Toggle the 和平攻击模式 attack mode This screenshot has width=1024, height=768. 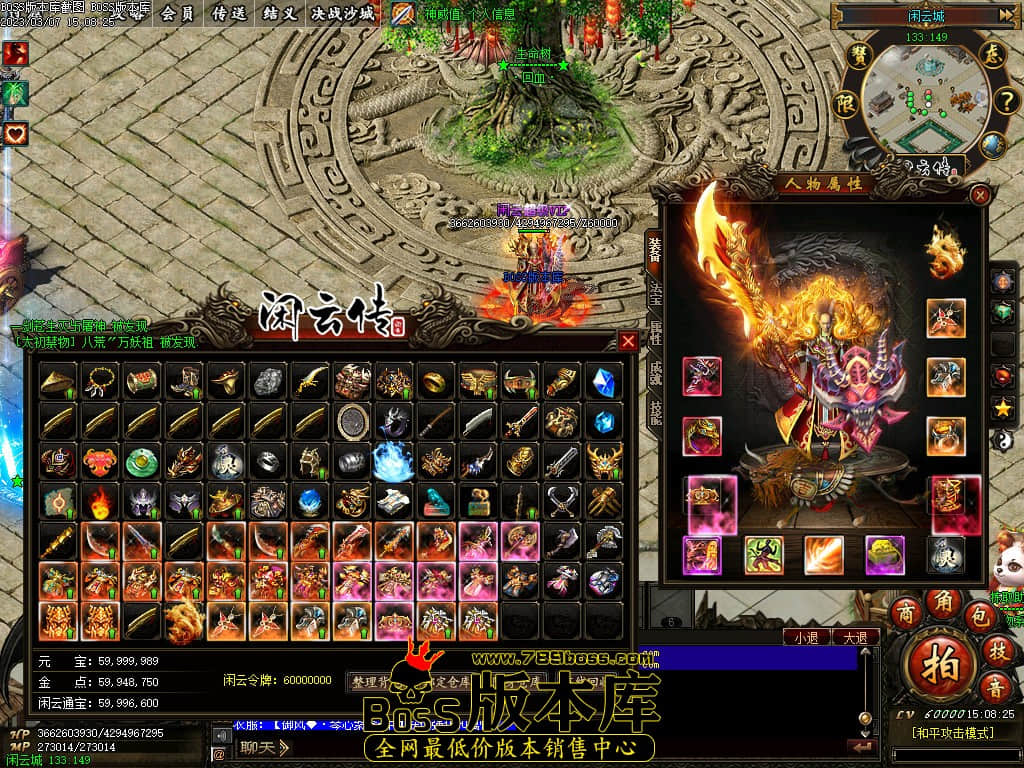point(952,733)
